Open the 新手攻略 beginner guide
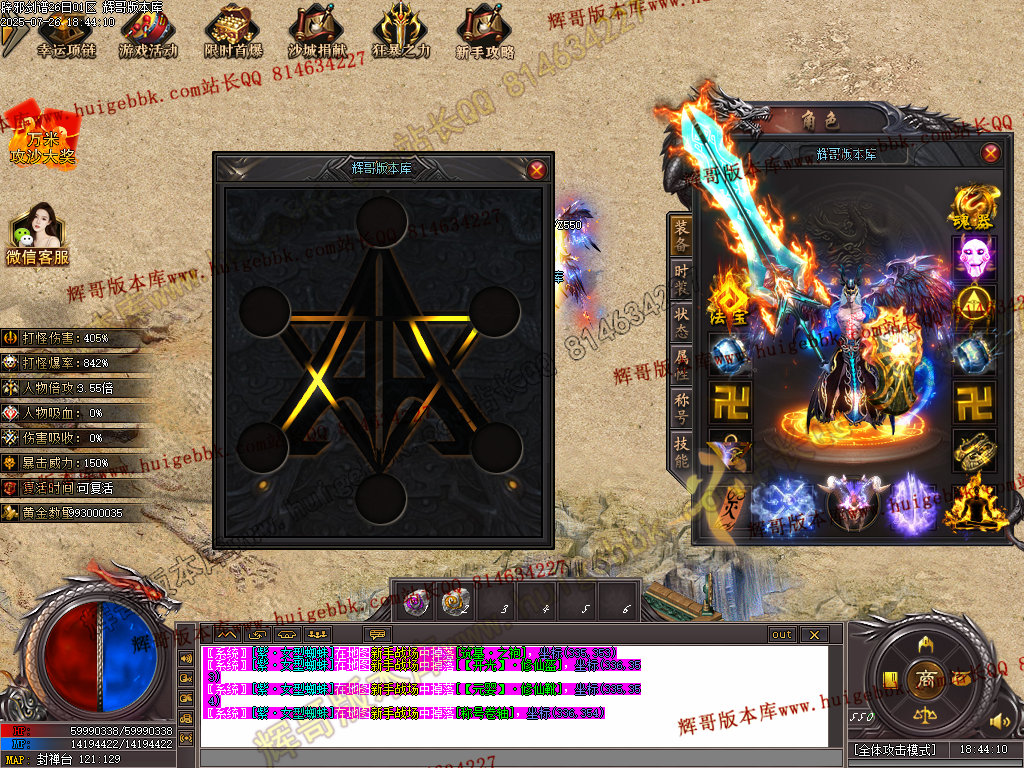The height and width of the screenshot is (768, 1024). 485,32
